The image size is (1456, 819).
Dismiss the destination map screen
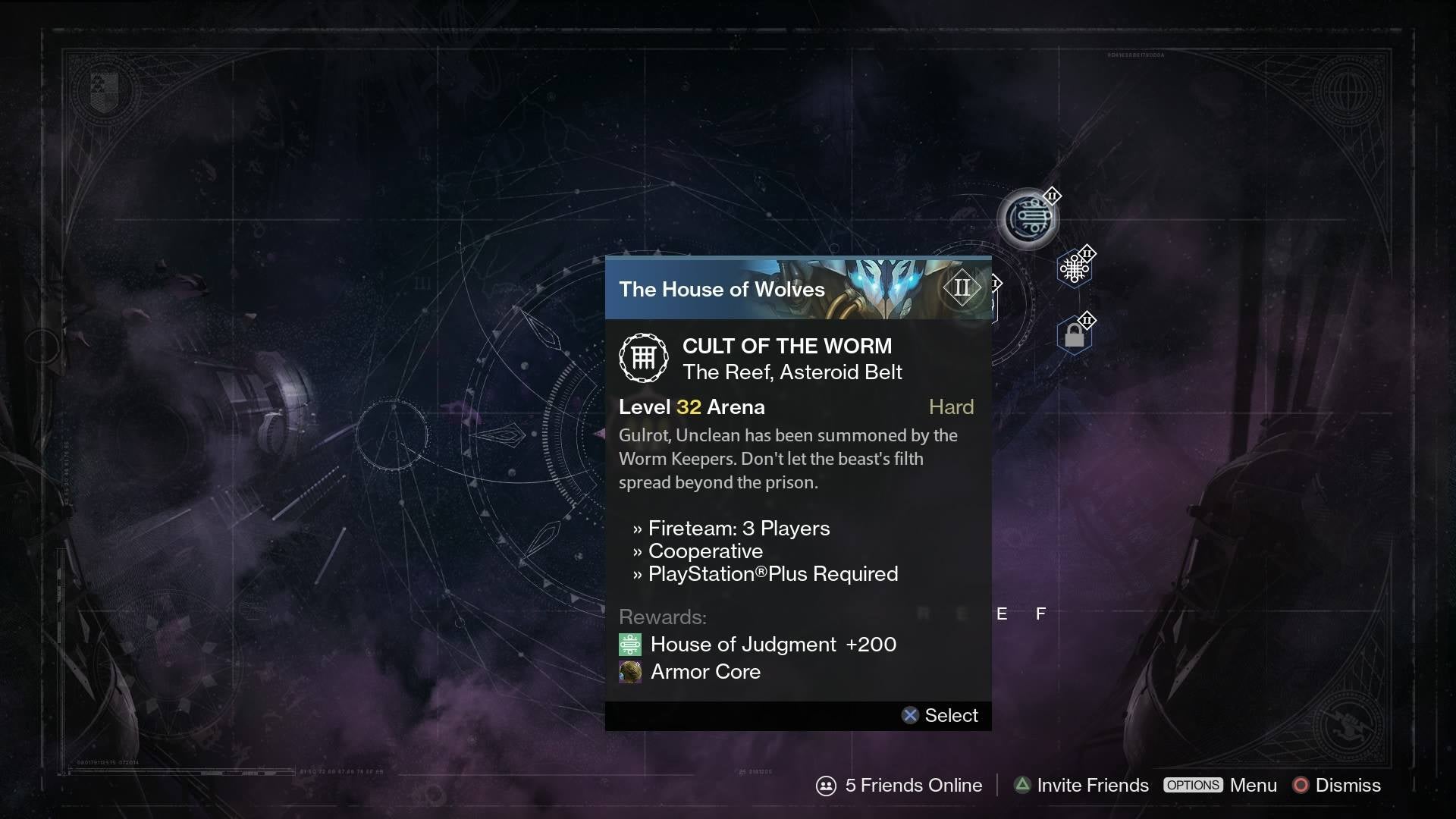point(1337,786)
